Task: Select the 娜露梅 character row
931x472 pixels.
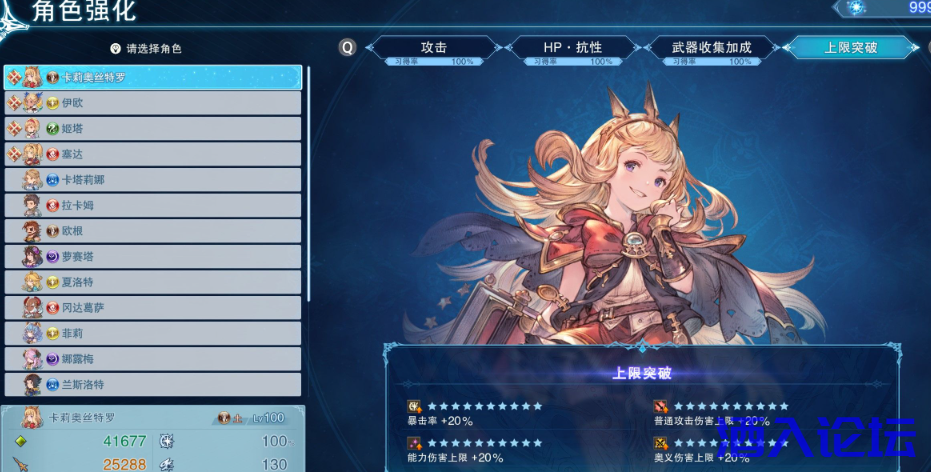Action: pyautogui.click(x=153, y=359)
